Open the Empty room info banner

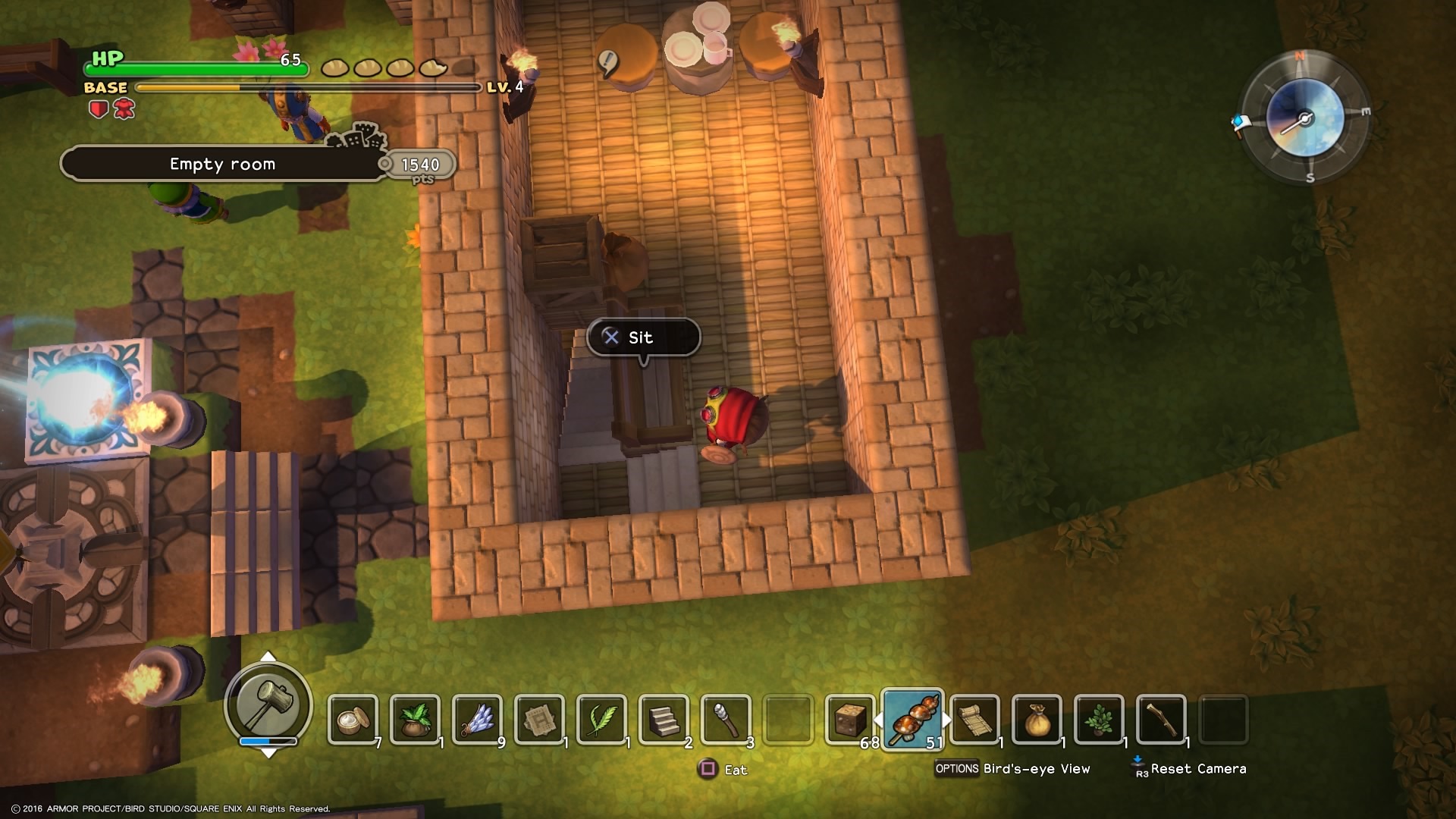pyautogui.click(x=222, y=164)
